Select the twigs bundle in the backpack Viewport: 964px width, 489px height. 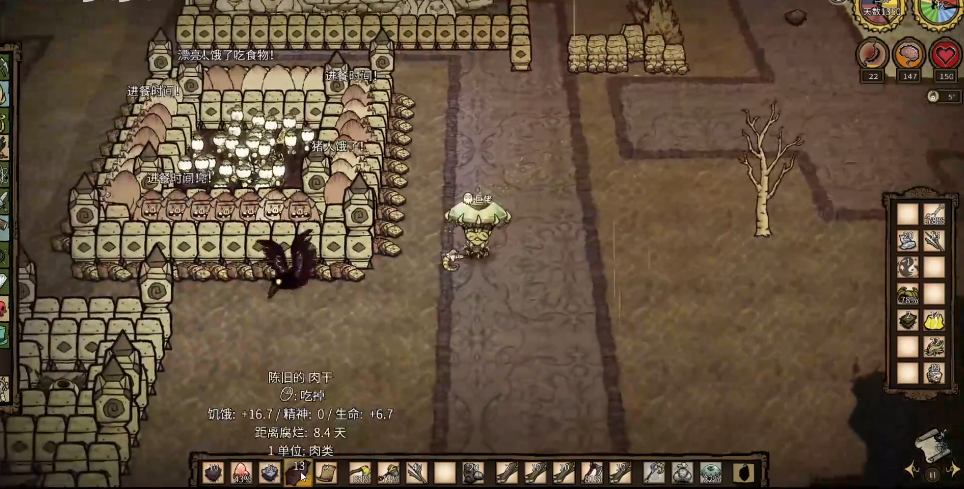pos(934,240)
